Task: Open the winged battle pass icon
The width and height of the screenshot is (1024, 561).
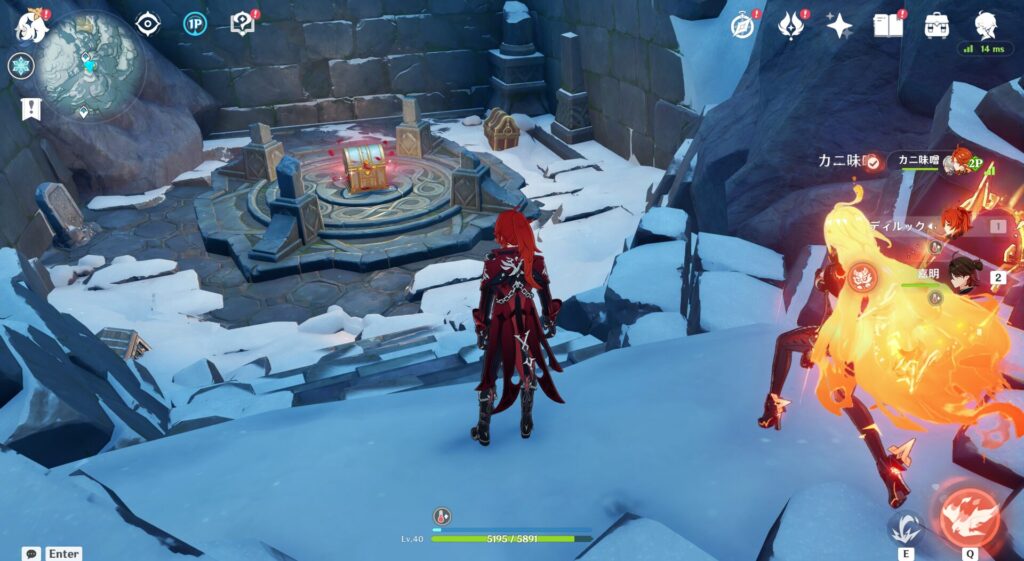Action: [791, 25]
